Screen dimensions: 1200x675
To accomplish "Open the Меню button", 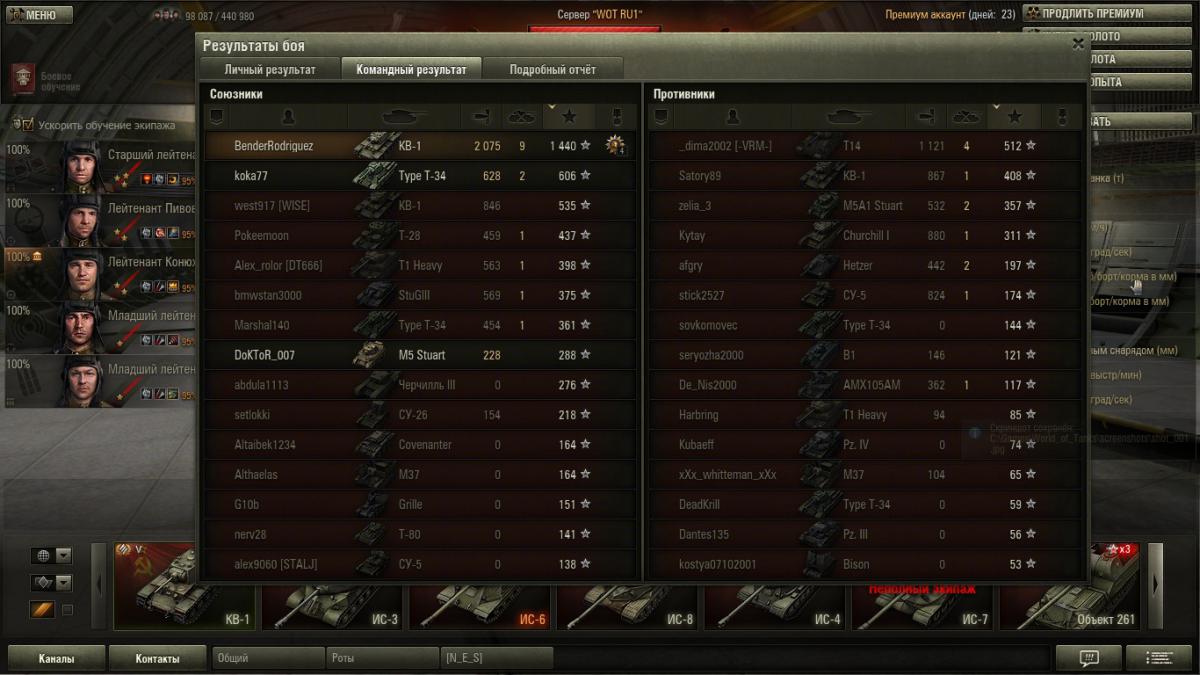I will (40, 15).
